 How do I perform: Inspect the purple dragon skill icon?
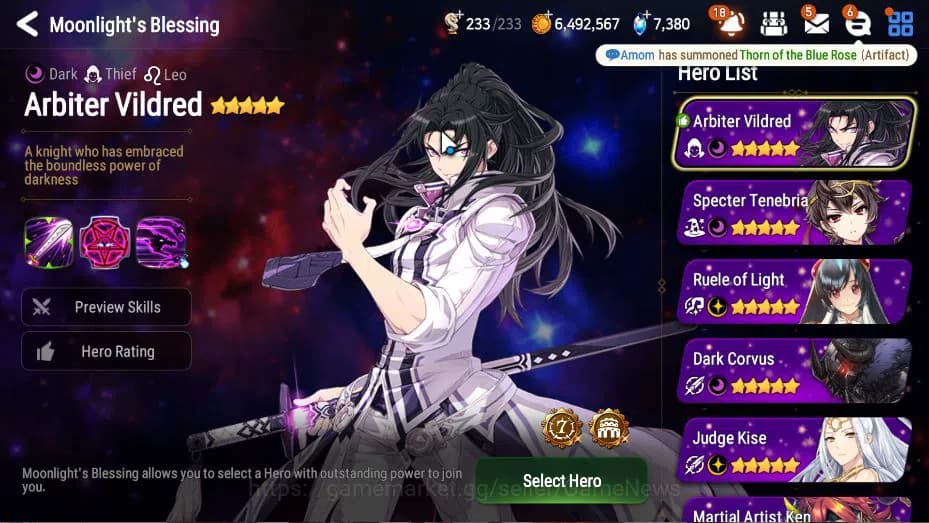[161, 242]
